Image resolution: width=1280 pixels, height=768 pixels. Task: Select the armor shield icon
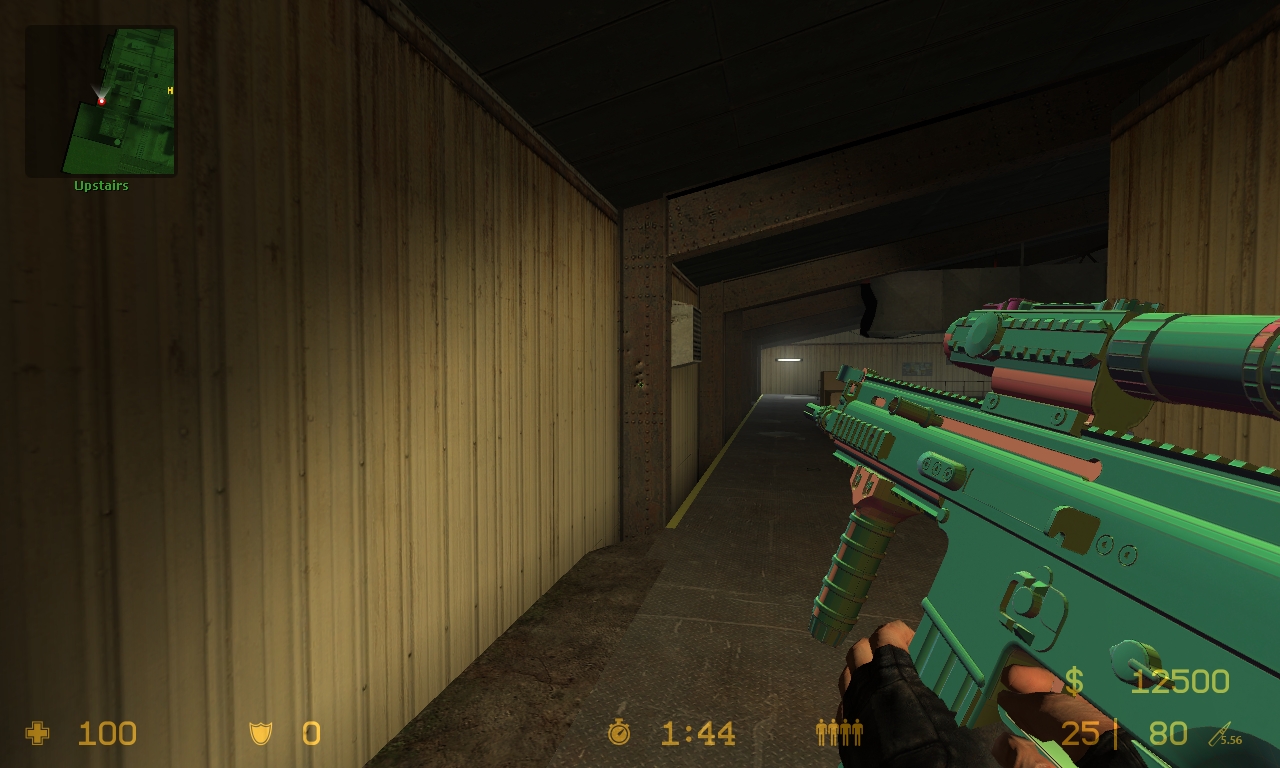pyautogui.click(x=261, y=734)
